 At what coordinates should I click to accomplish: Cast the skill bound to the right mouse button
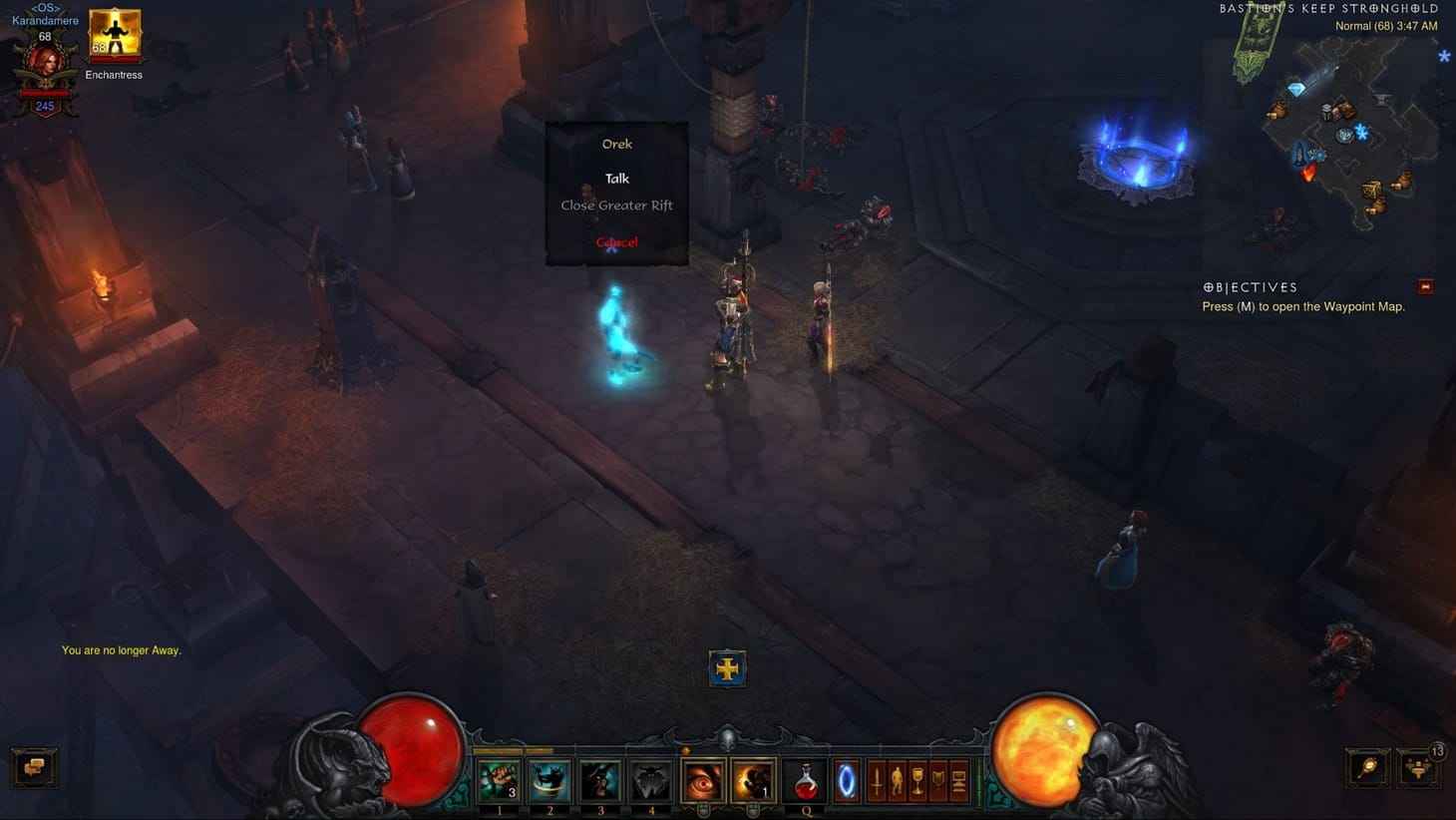pyautogui.click(x=754, y=780)
